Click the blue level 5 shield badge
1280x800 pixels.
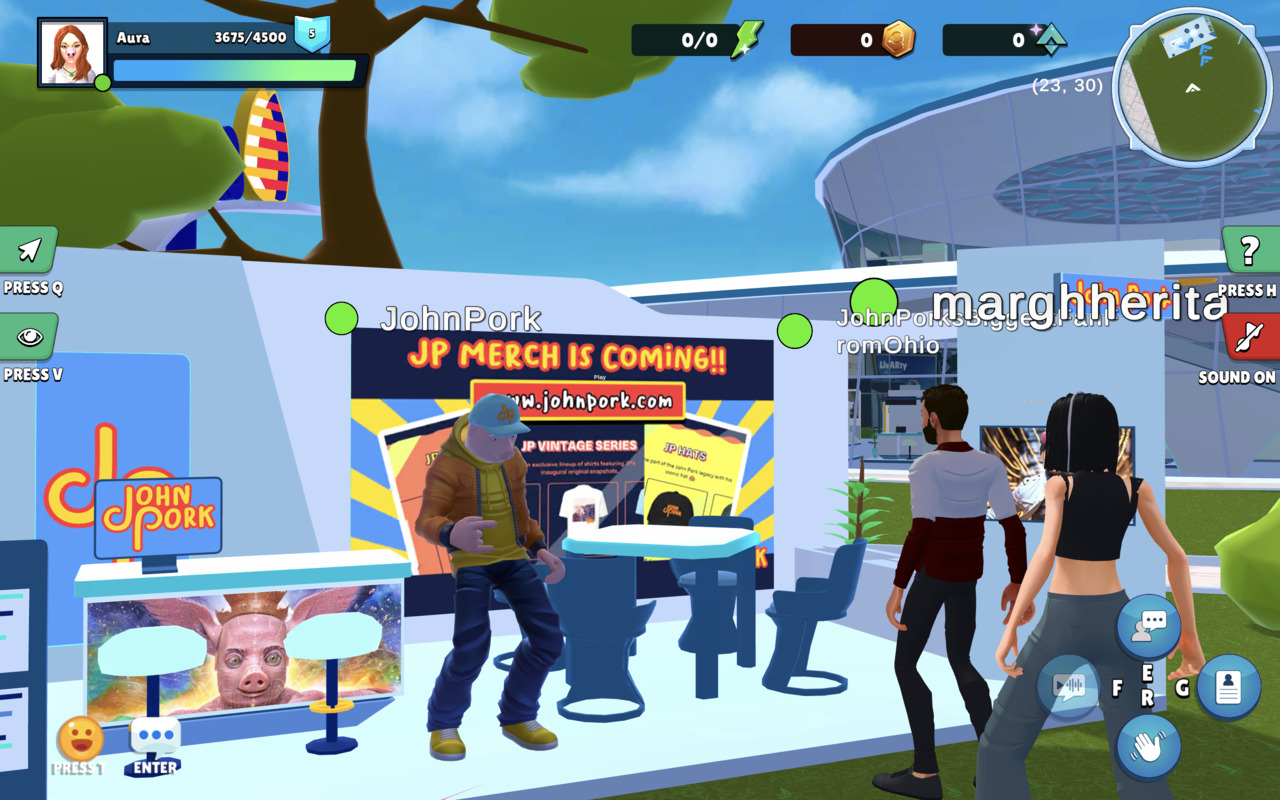coord(312,34)
